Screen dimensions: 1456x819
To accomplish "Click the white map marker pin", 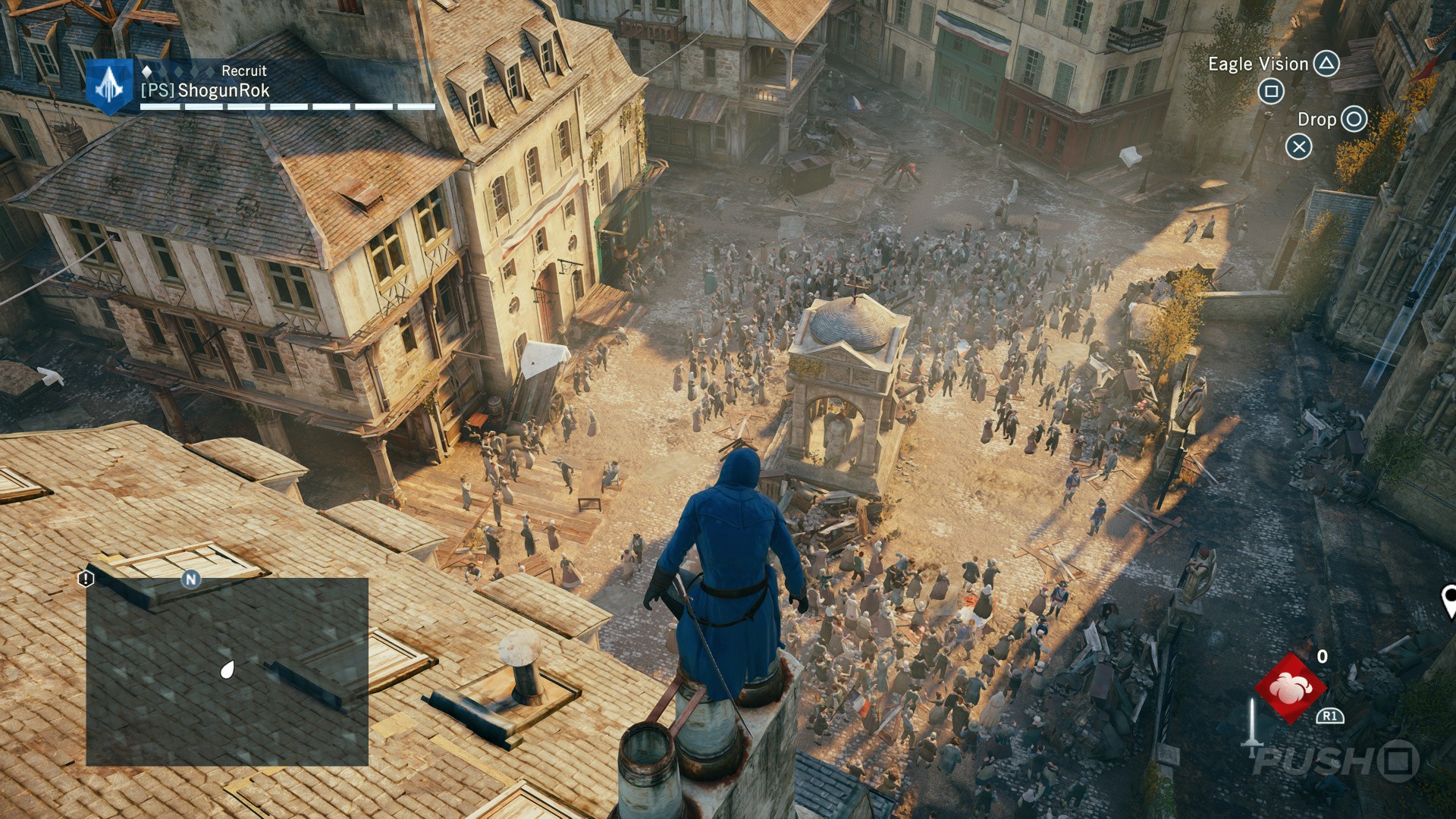I will click(1448, 600).
